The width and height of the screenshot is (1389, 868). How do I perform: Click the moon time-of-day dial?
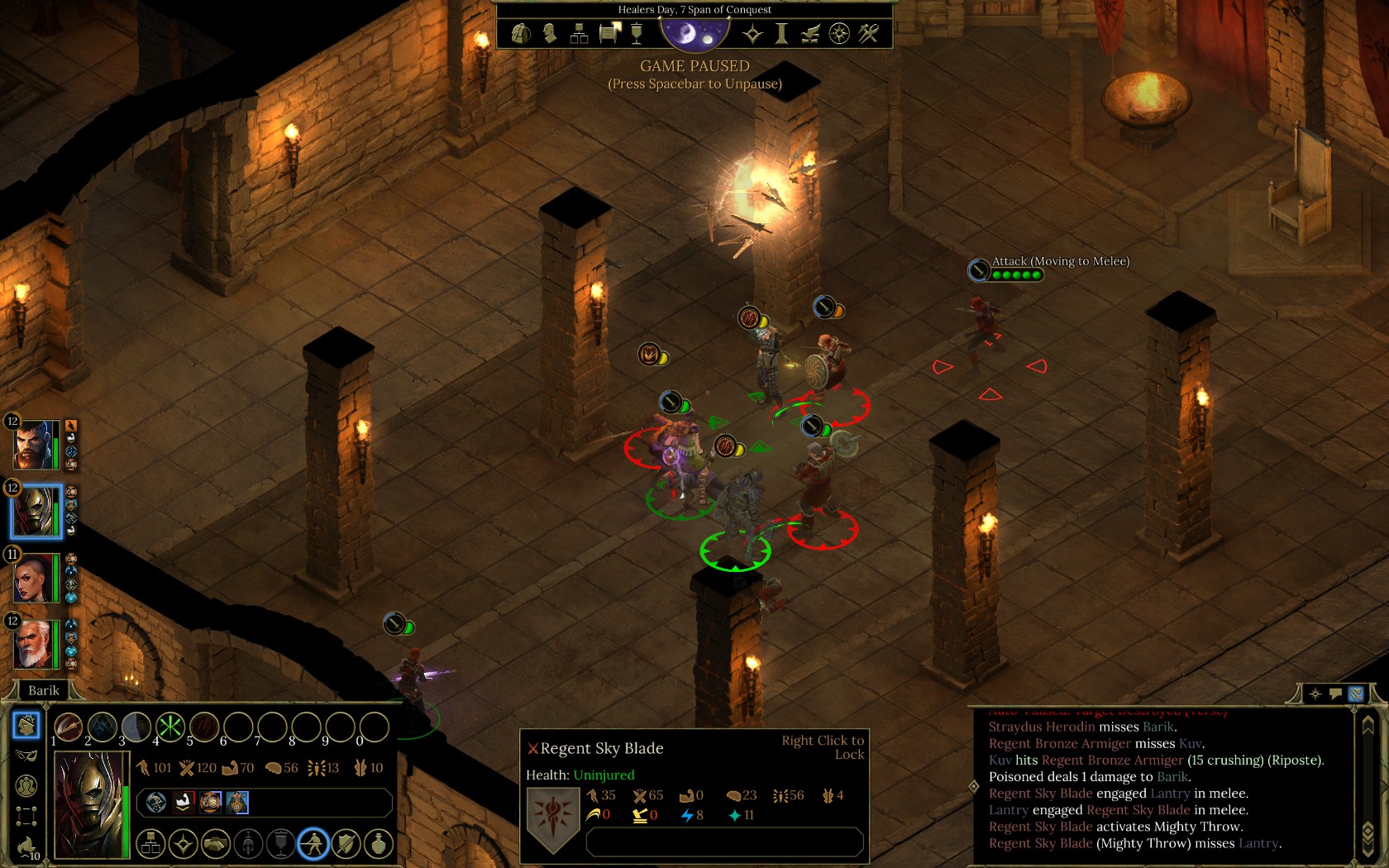point(694,33)
